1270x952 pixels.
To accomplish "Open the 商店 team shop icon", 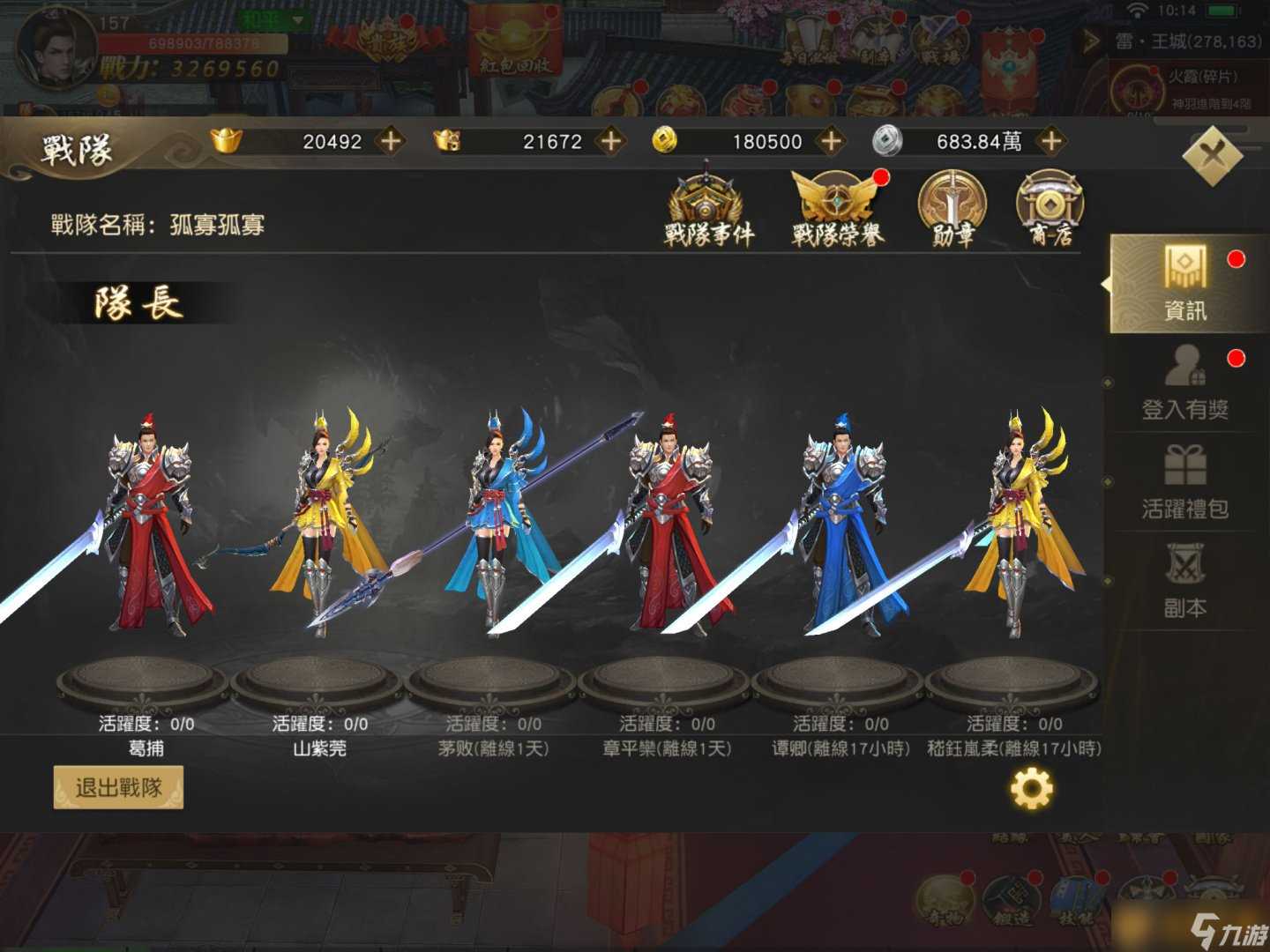I will pyautogui.click(x=1050, y=210).
